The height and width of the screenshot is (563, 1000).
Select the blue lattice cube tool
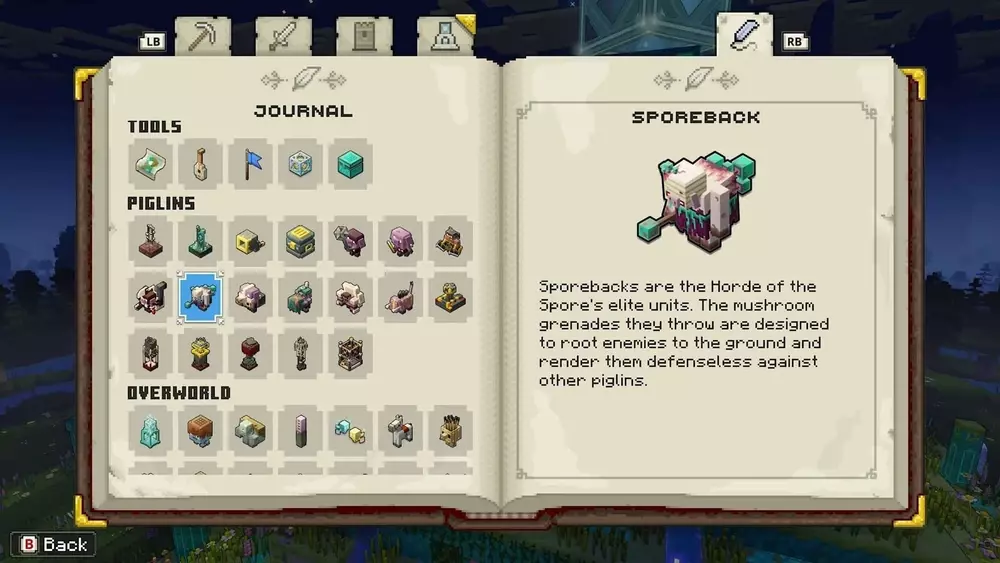[300, 164]
